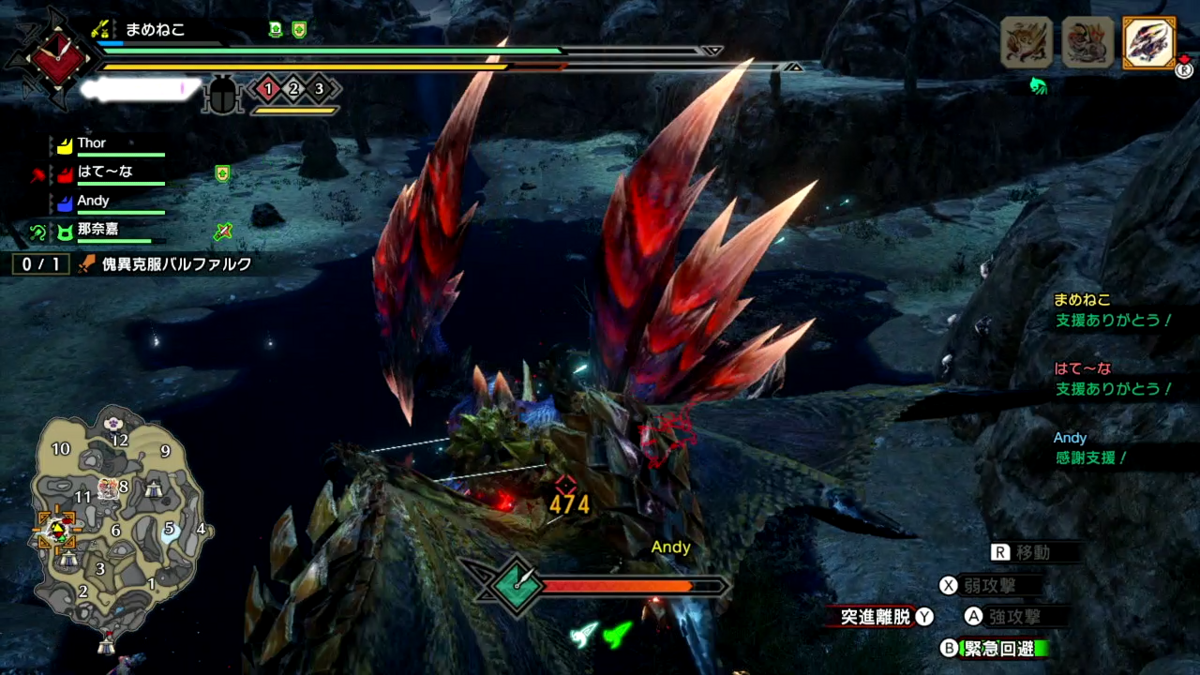Click the orange target reticle on the minimap
This screenshot has height=675, width=1200.
pos(56,529)
